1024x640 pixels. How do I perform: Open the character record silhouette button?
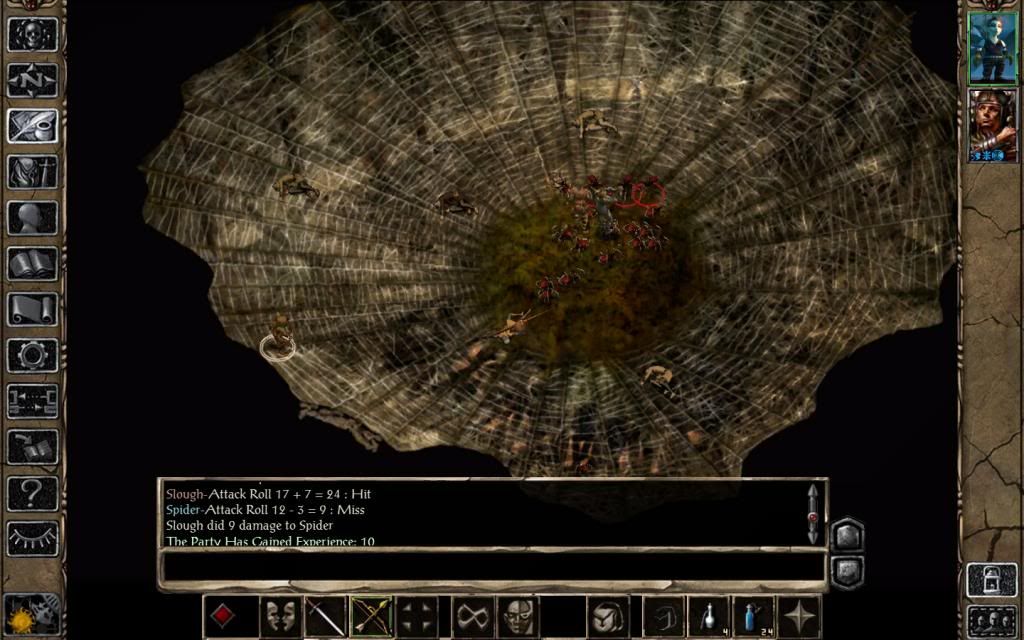(32, 217)
